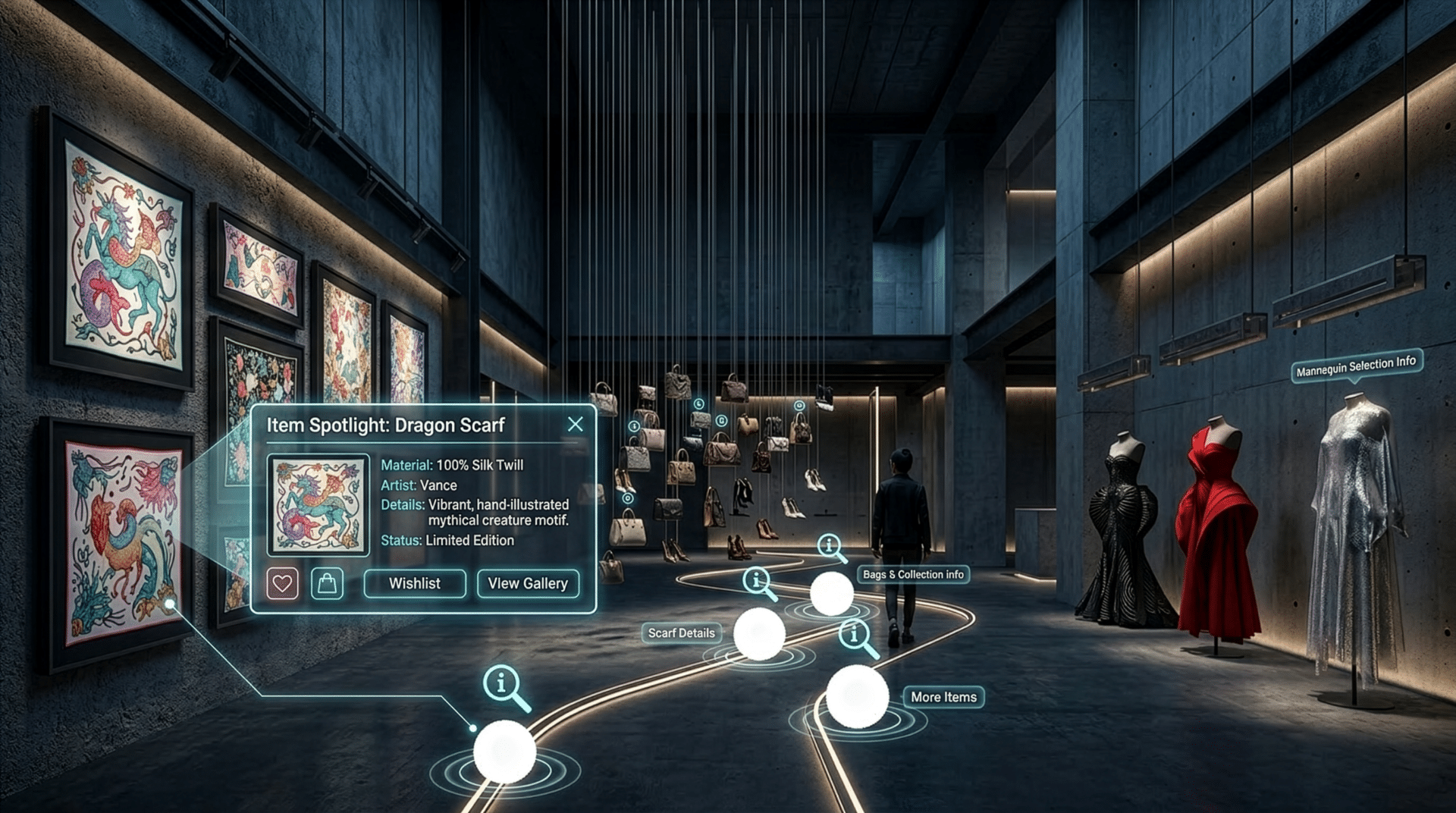Activate the waypoint orb beside Scarf Details
Viewport: 1456px width, 813px height.
pos(759,634)
